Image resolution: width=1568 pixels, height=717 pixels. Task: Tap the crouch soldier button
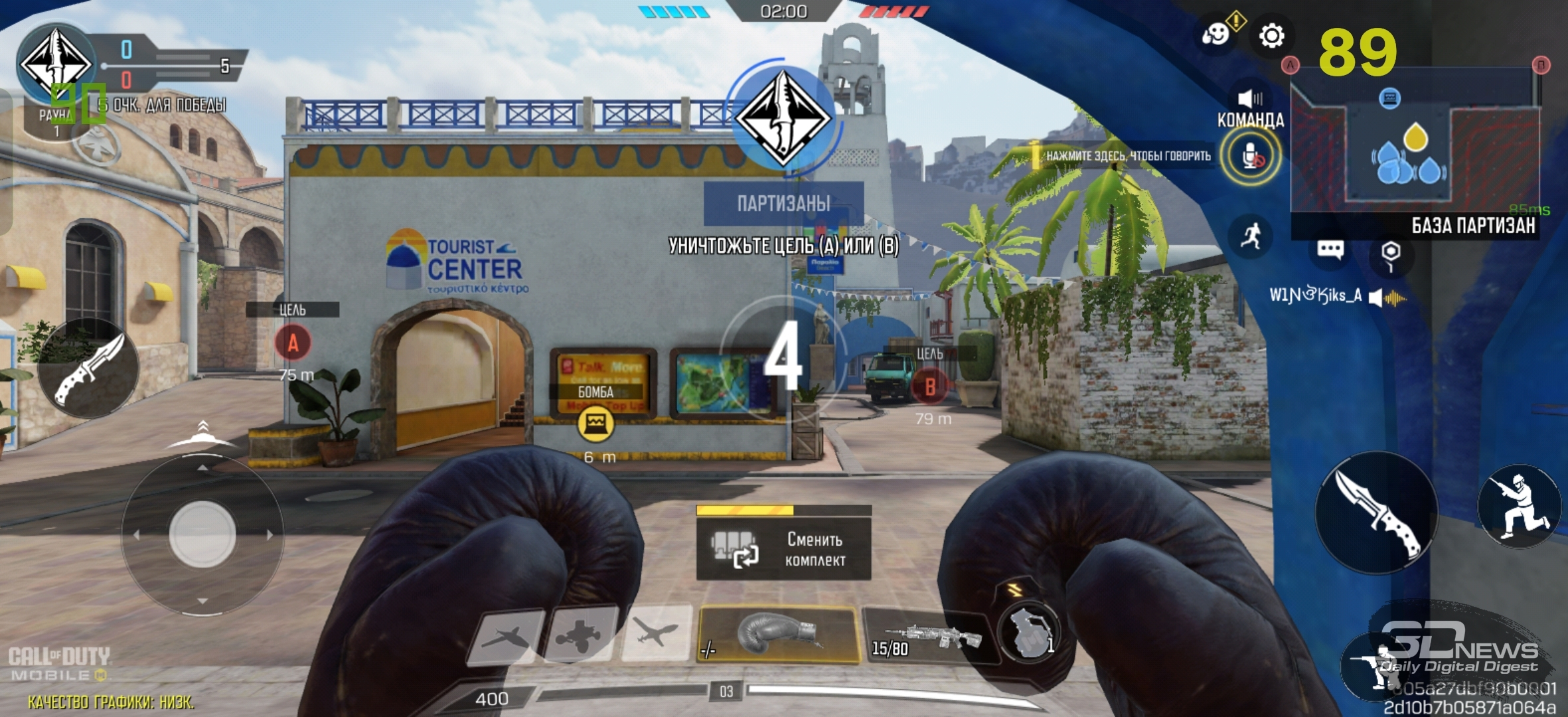1519,506
